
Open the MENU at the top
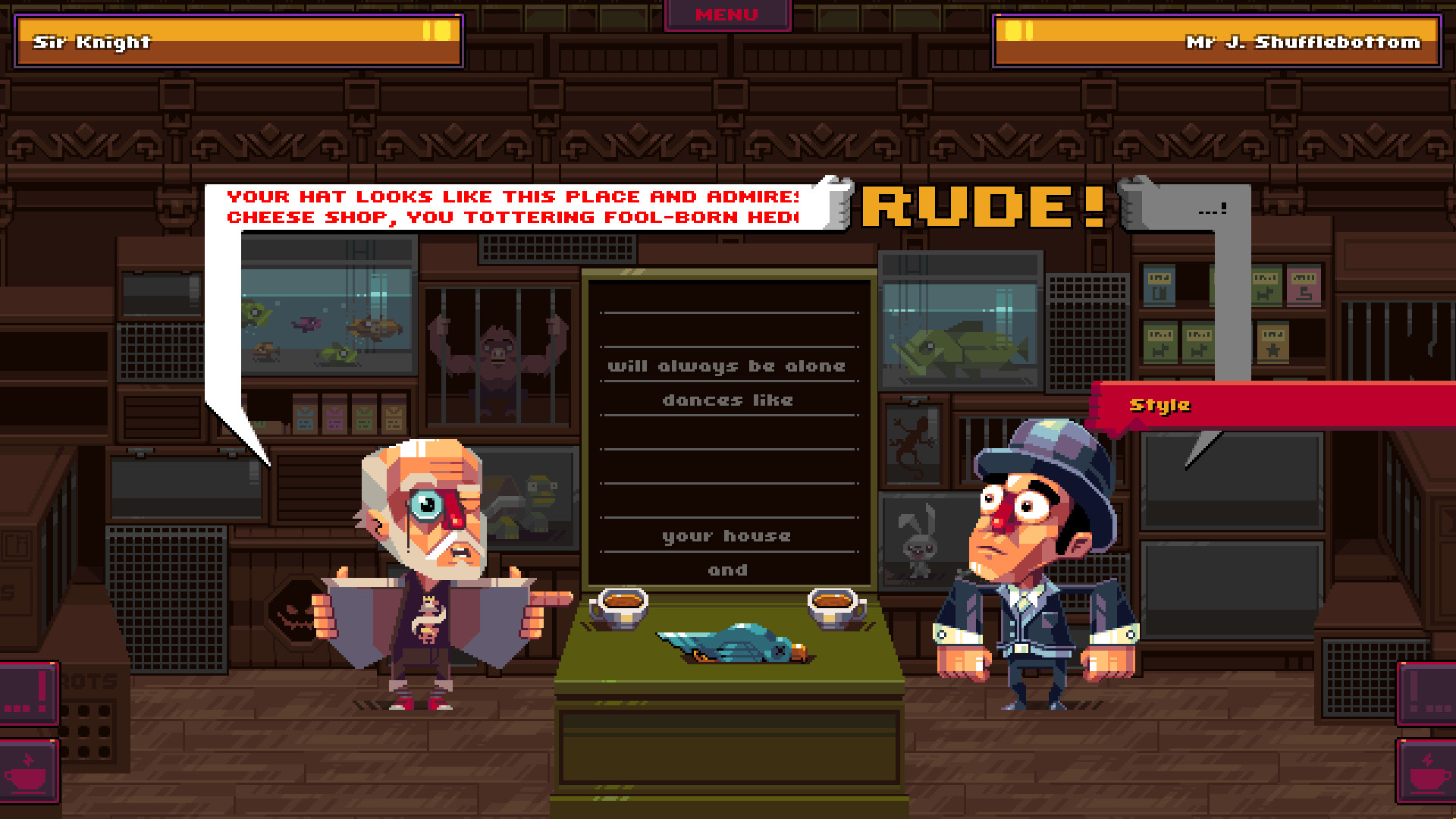tap(726, 14)
